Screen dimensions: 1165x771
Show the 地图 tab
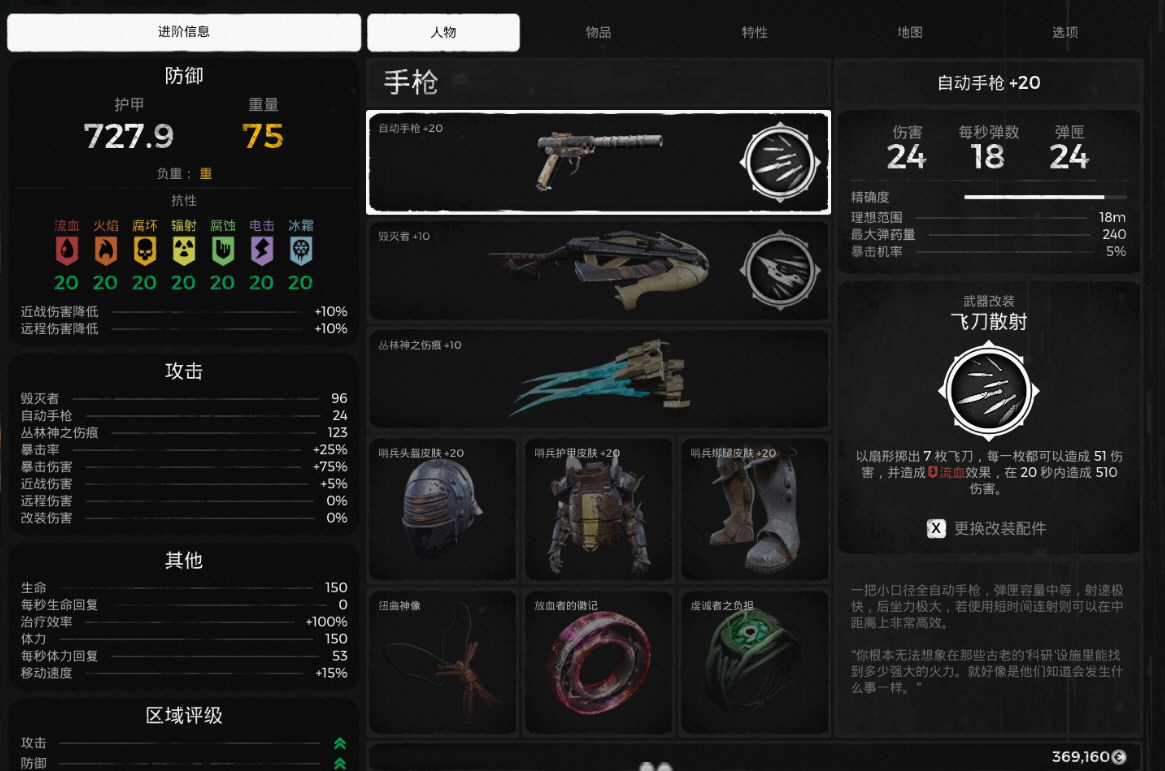[909, 32]
